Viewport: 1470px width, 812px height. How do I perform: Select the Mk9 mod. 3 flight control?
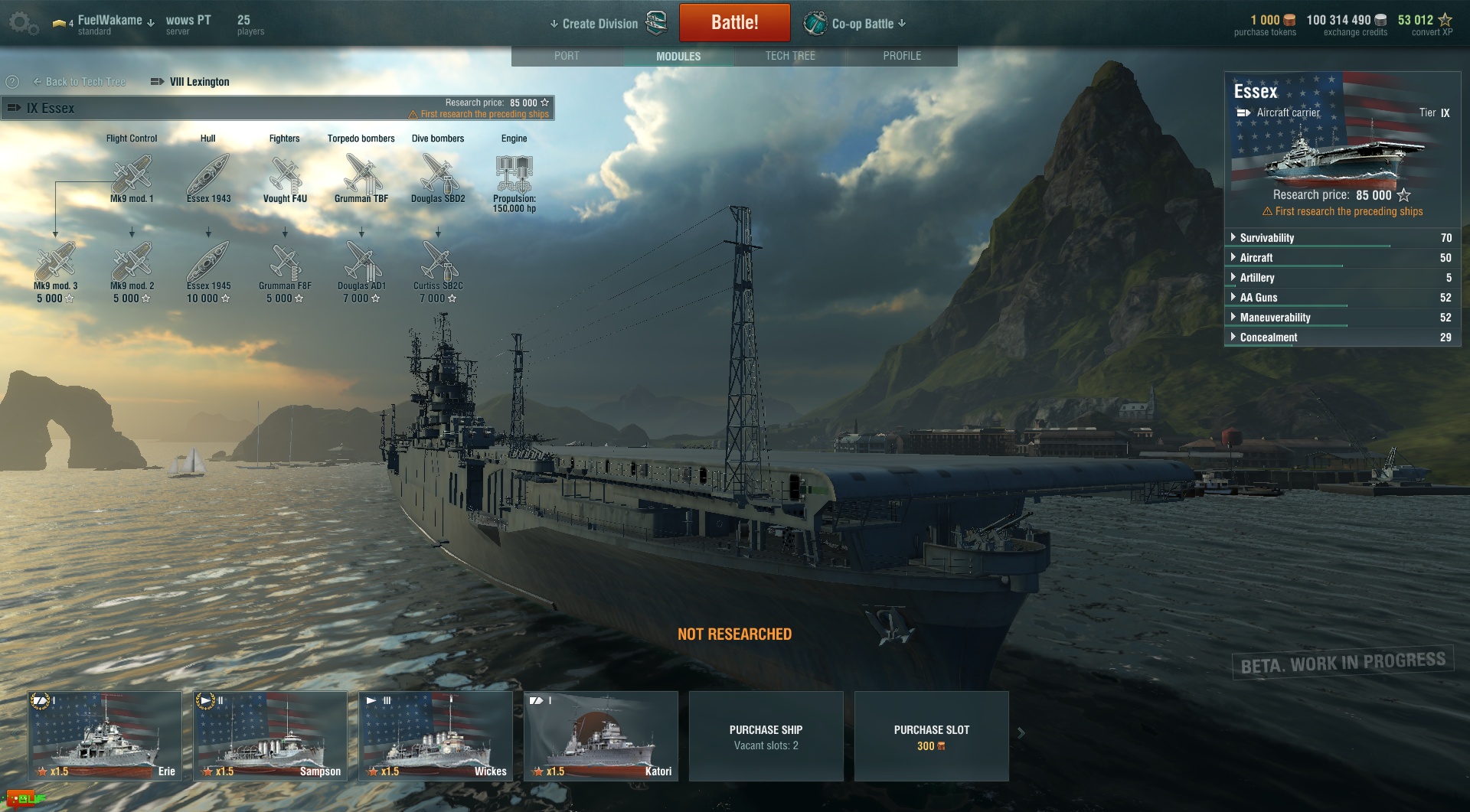[55, 263]
